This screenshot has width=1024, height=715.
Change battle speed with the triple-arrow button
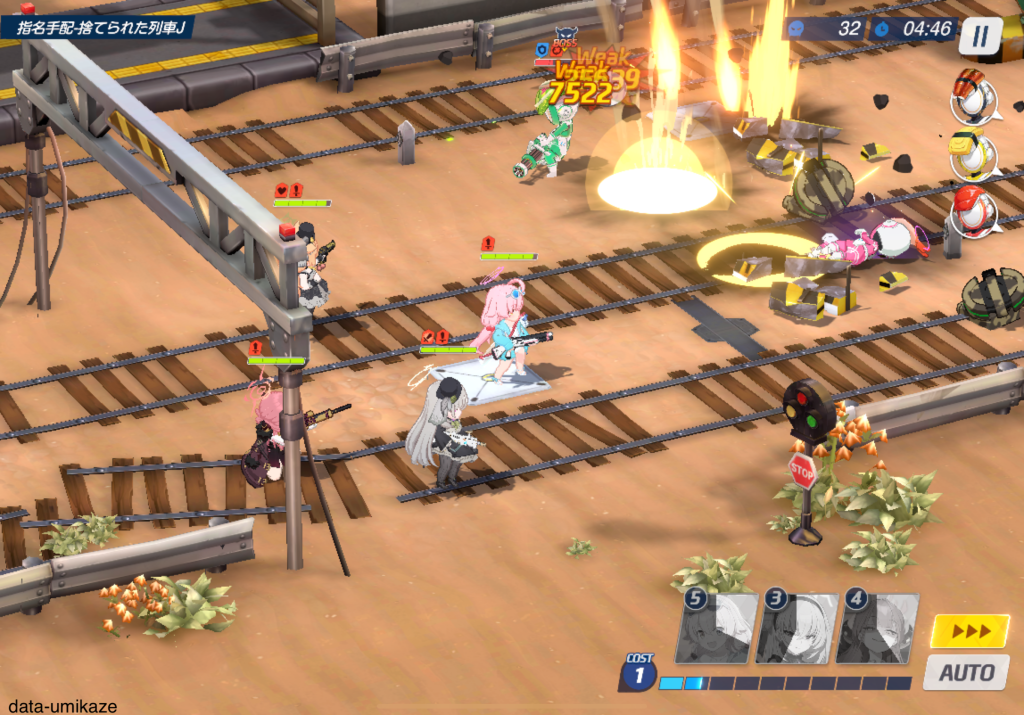coord(969,631)
